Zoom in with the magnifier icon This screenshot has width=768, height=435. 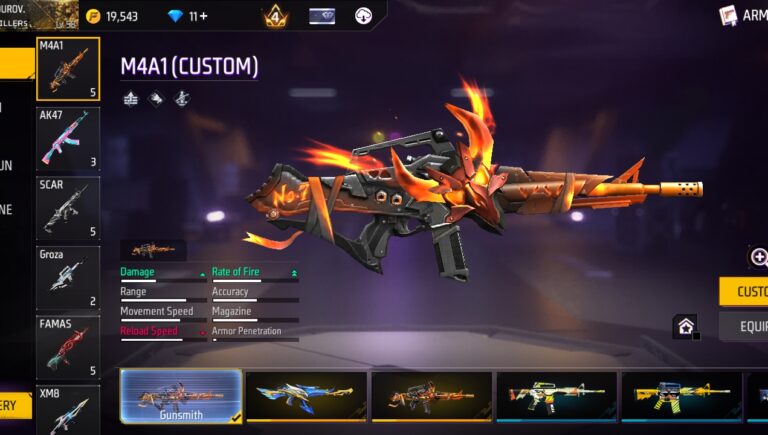(758, 257)
